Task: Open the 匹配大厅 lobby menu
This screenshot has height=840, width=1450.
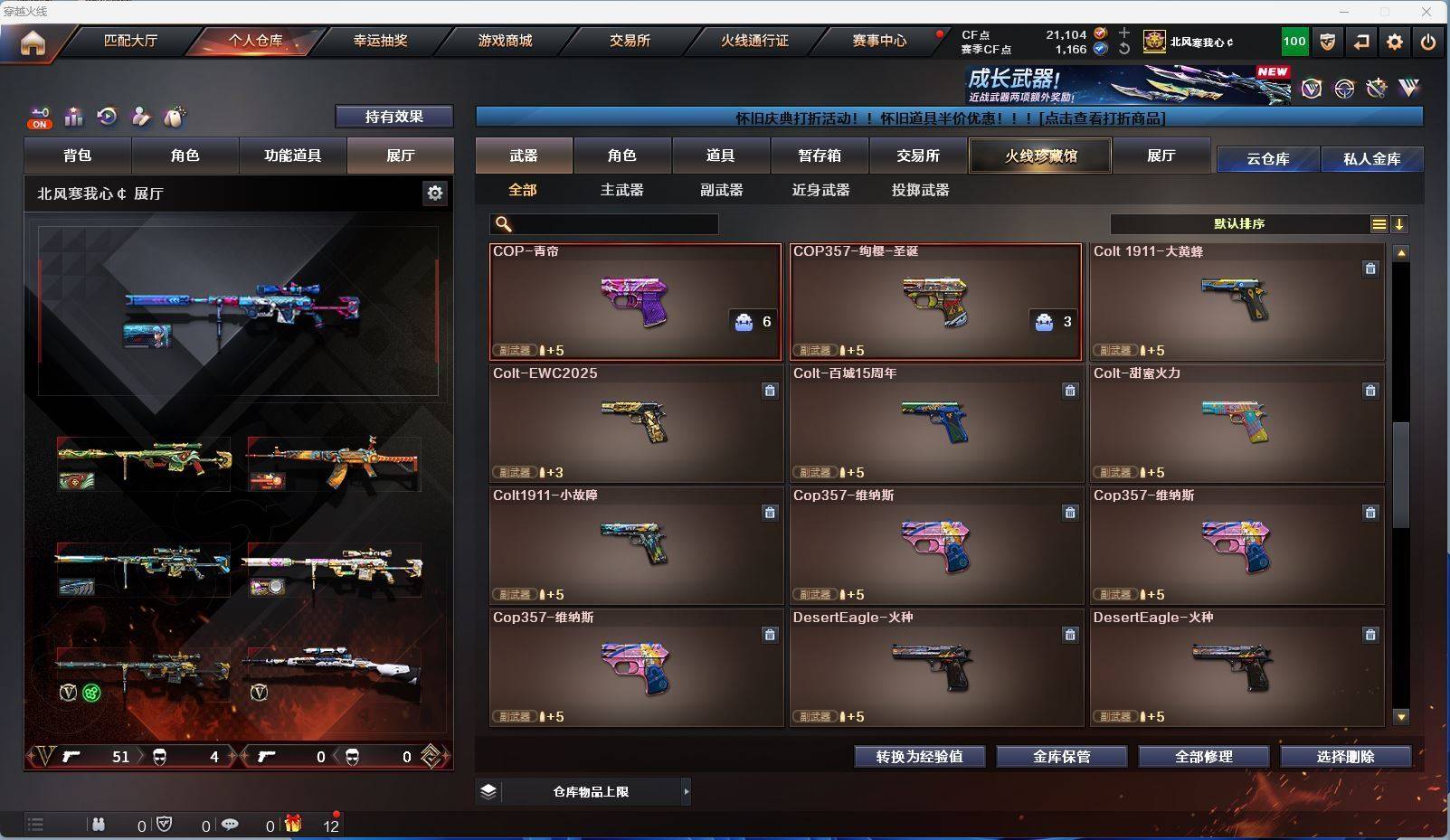Action: pos(130,41)
